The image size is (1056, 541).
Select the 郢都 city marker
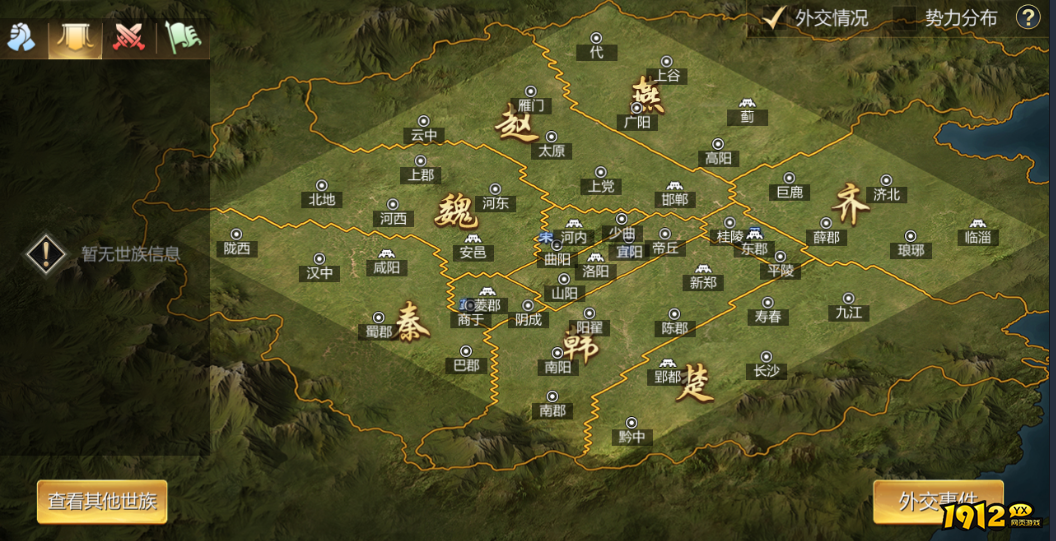point(666,365)
